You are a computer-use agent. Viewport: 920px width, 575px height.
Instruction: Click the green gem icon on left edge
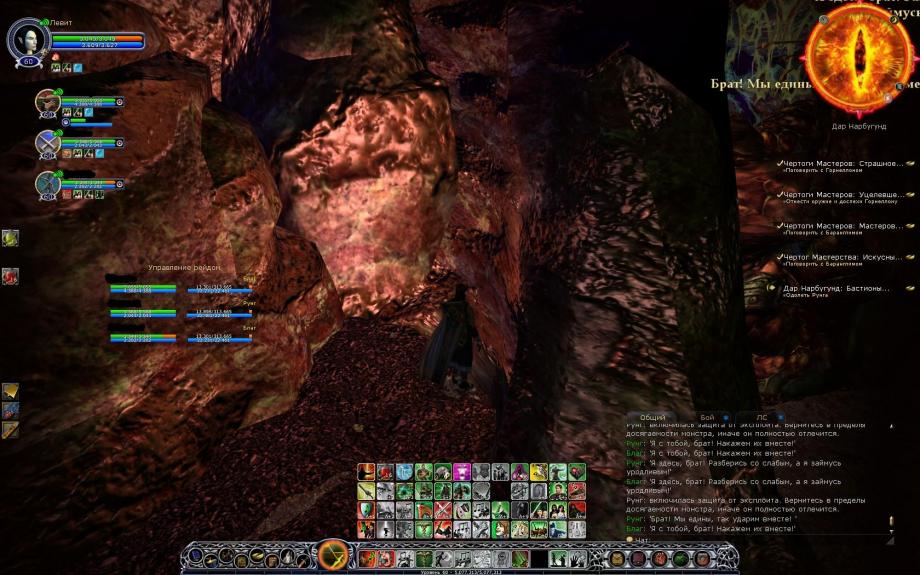pos(10,238)
